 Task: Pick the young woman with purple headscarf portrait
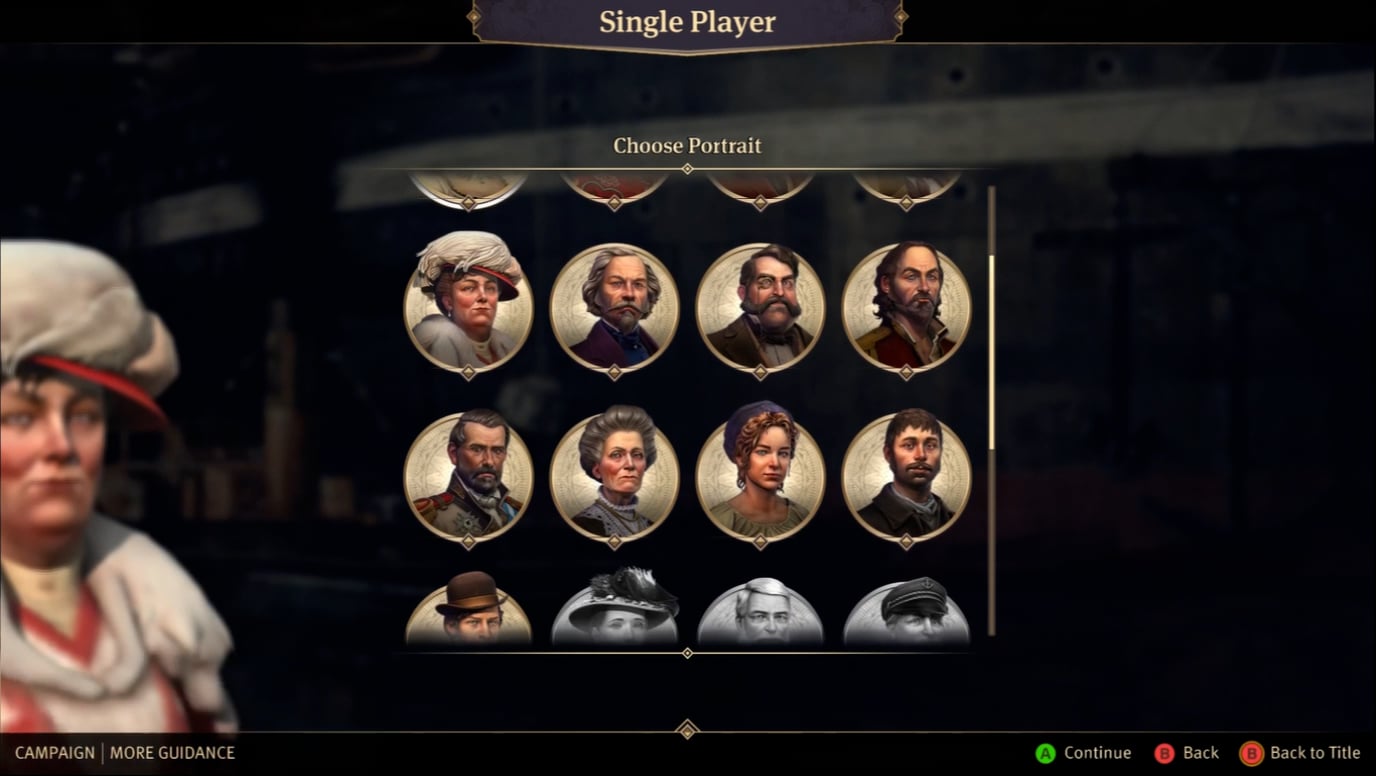coord(760,476)
